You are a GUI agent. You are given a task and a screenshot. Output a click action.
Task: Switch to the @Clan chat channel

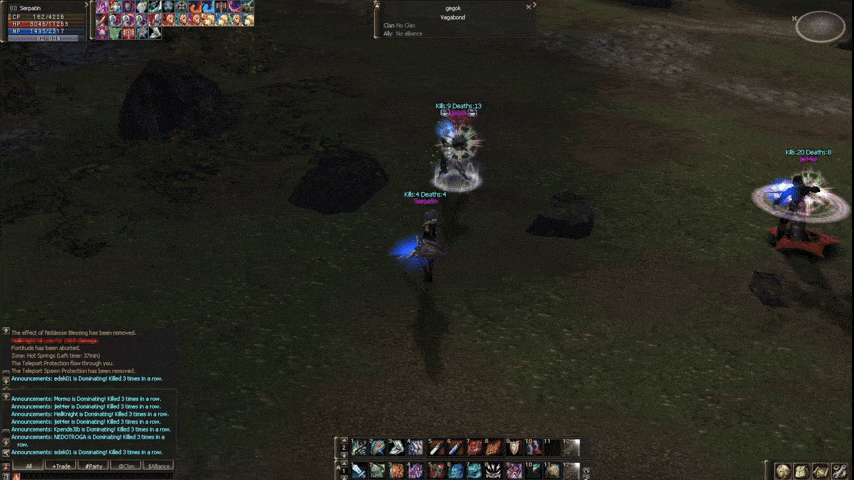coord(126,466)
